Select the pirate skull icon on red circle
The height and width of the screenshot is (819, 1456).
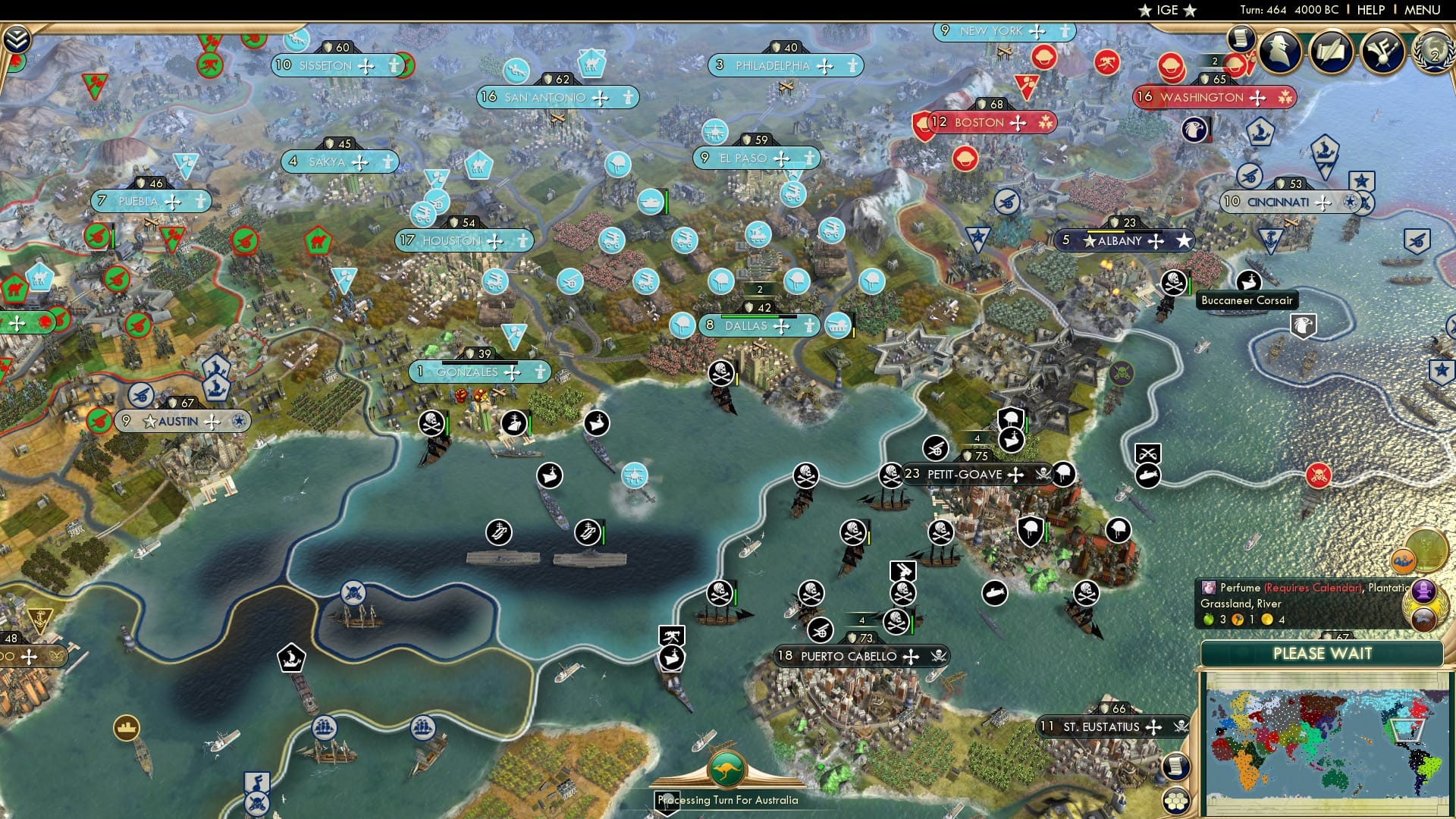coord(1319,475)
